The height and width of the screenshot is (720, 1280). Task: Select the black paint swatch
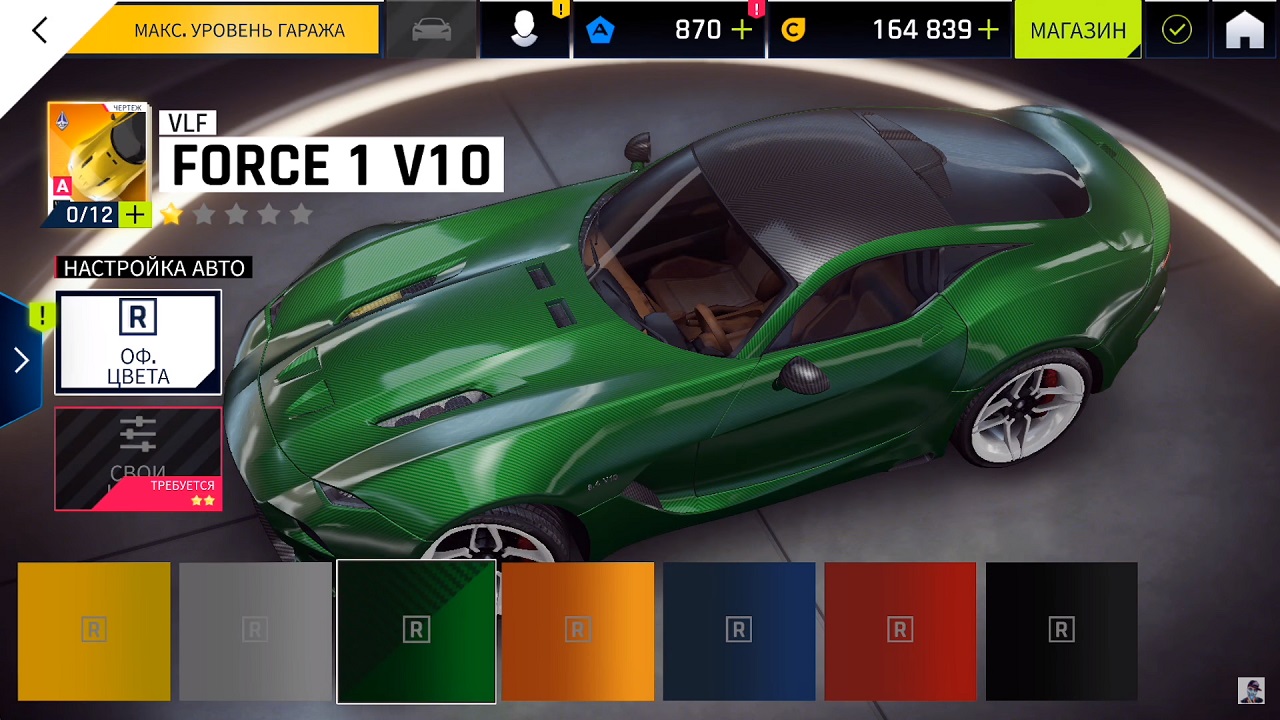click(x=1061, y=631)
